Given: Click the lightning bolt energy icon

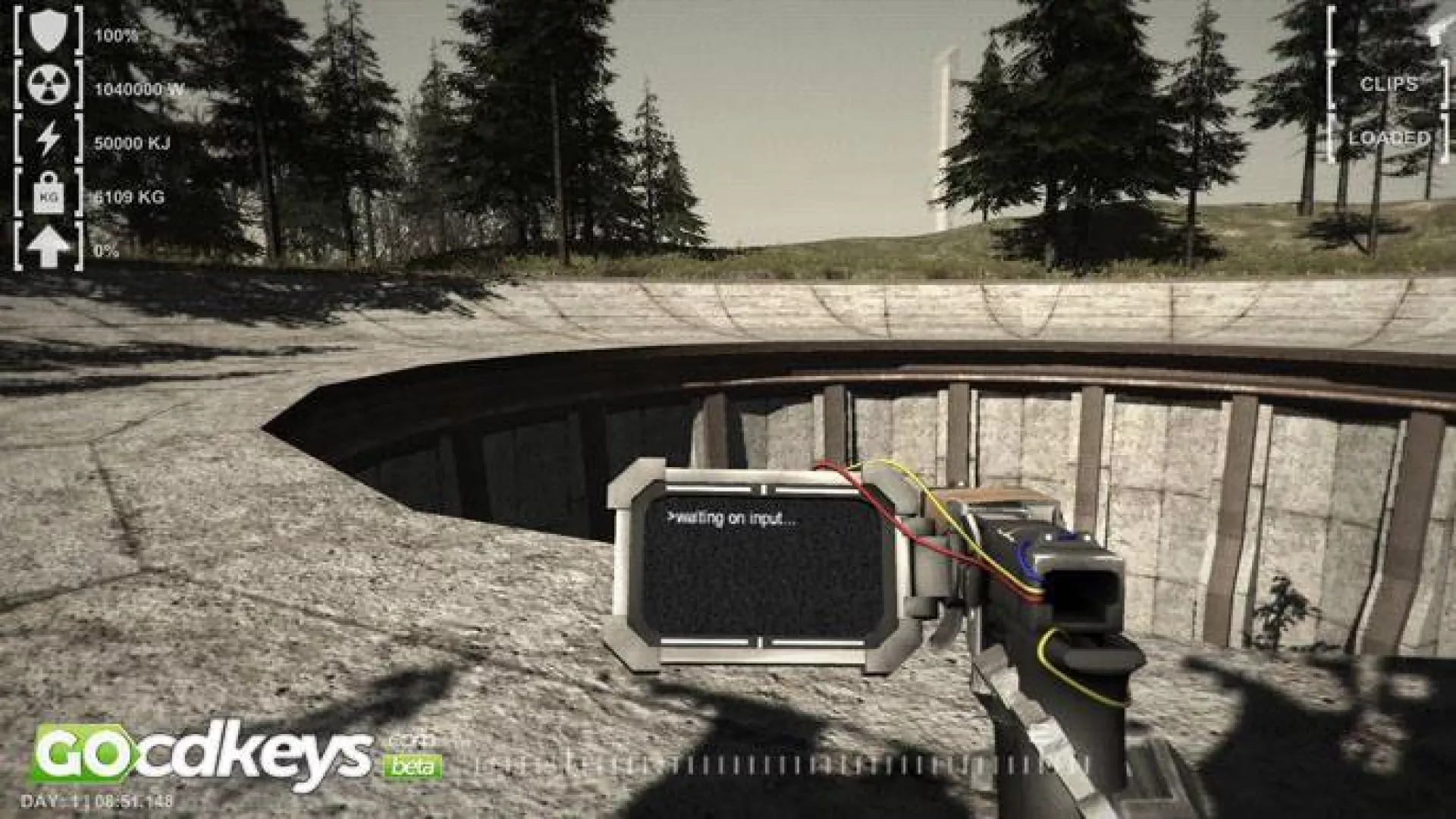Looking at the screenshot, I should click(49, 140).
